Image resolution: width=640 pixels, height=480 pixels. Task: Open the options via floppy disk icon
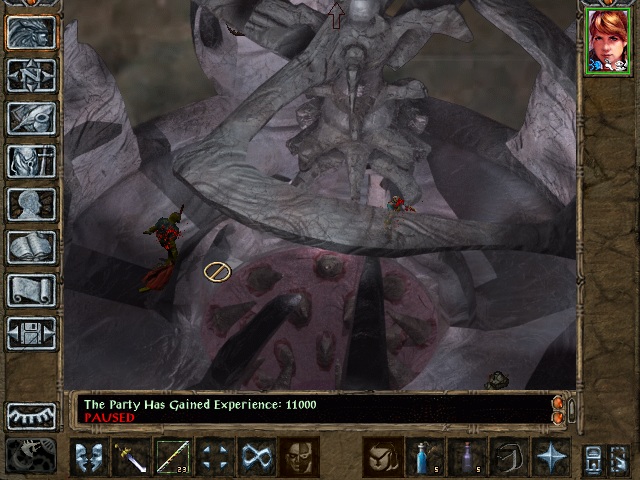point(31,333)
